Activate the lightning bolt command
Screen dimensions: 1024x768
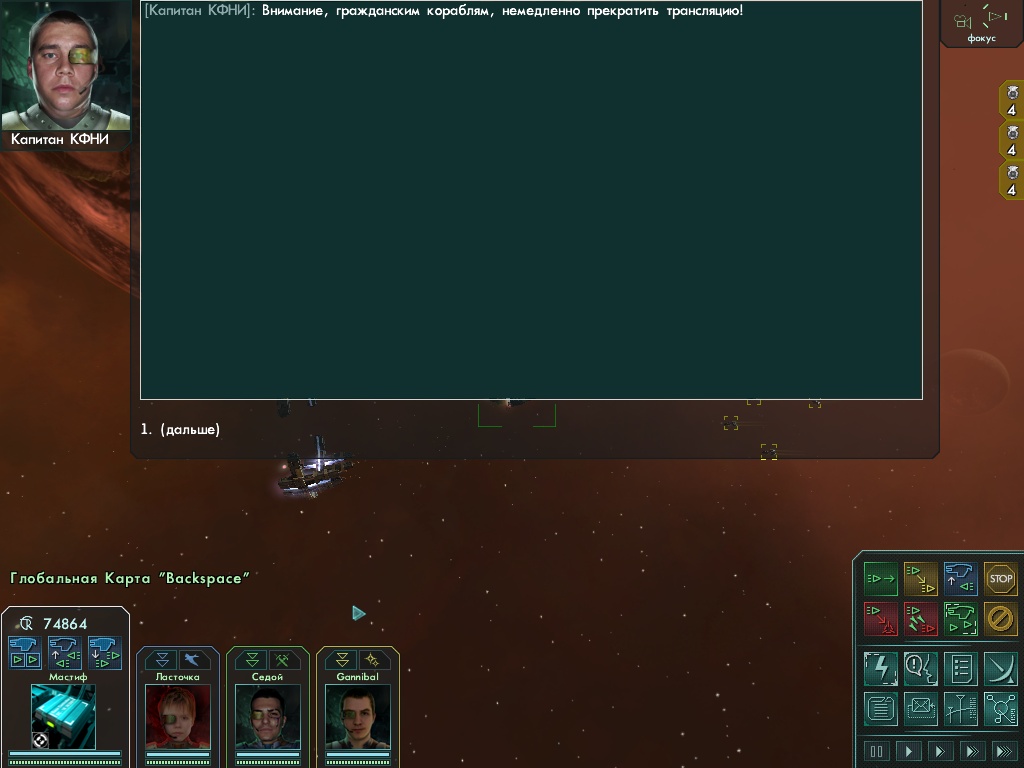point(881,668)
